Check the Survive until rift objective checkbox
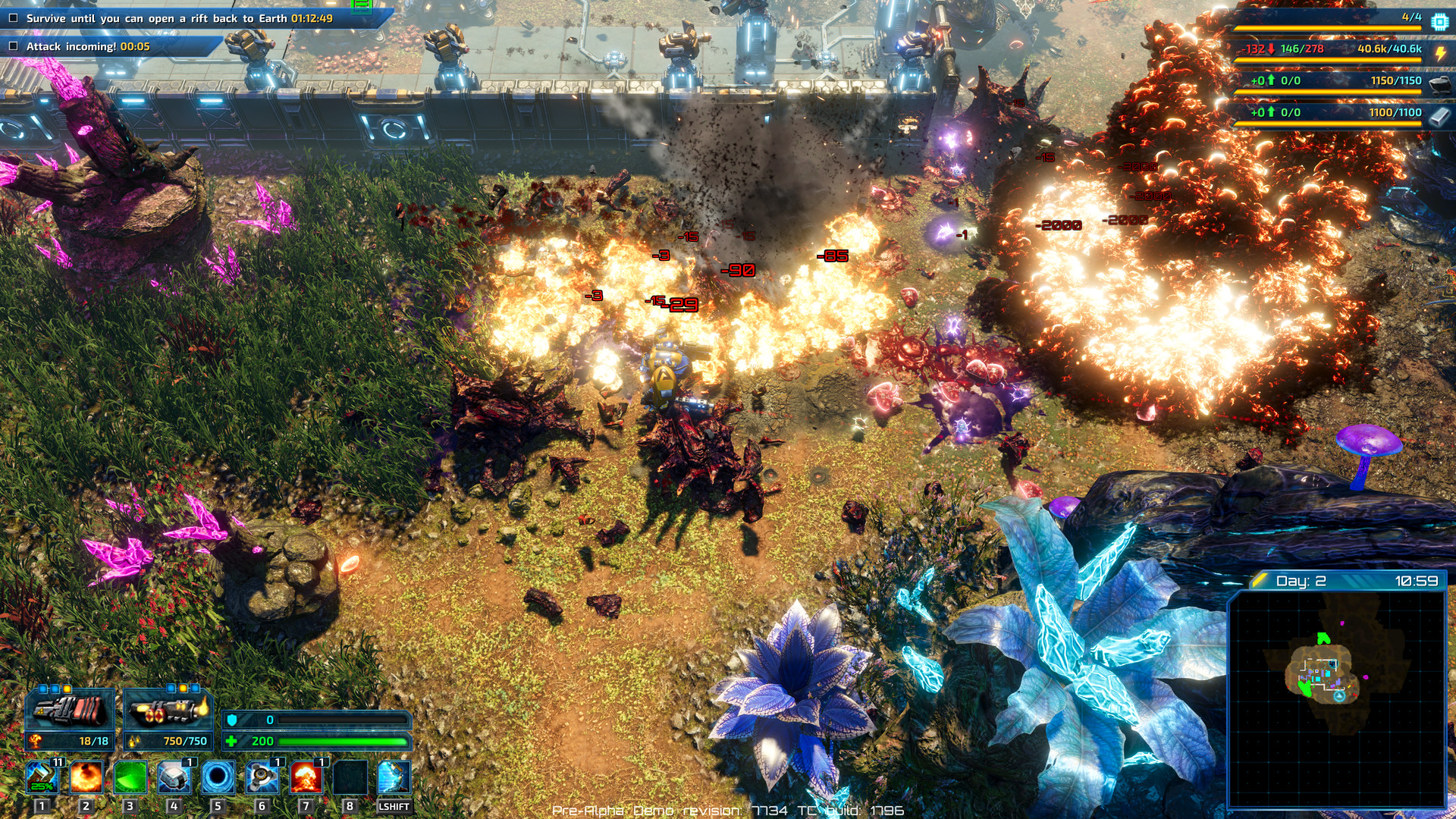Image resolution: width=1456 pixels, height=819 pixels. pos(12,17)
